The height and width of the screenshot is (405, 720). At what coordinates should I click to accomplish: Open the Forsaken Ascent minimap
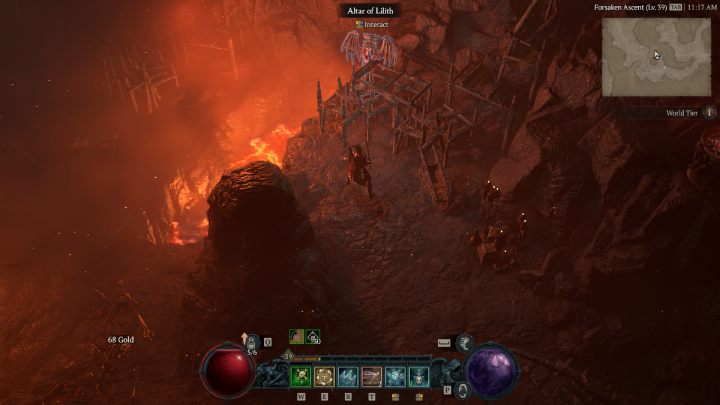656,56
